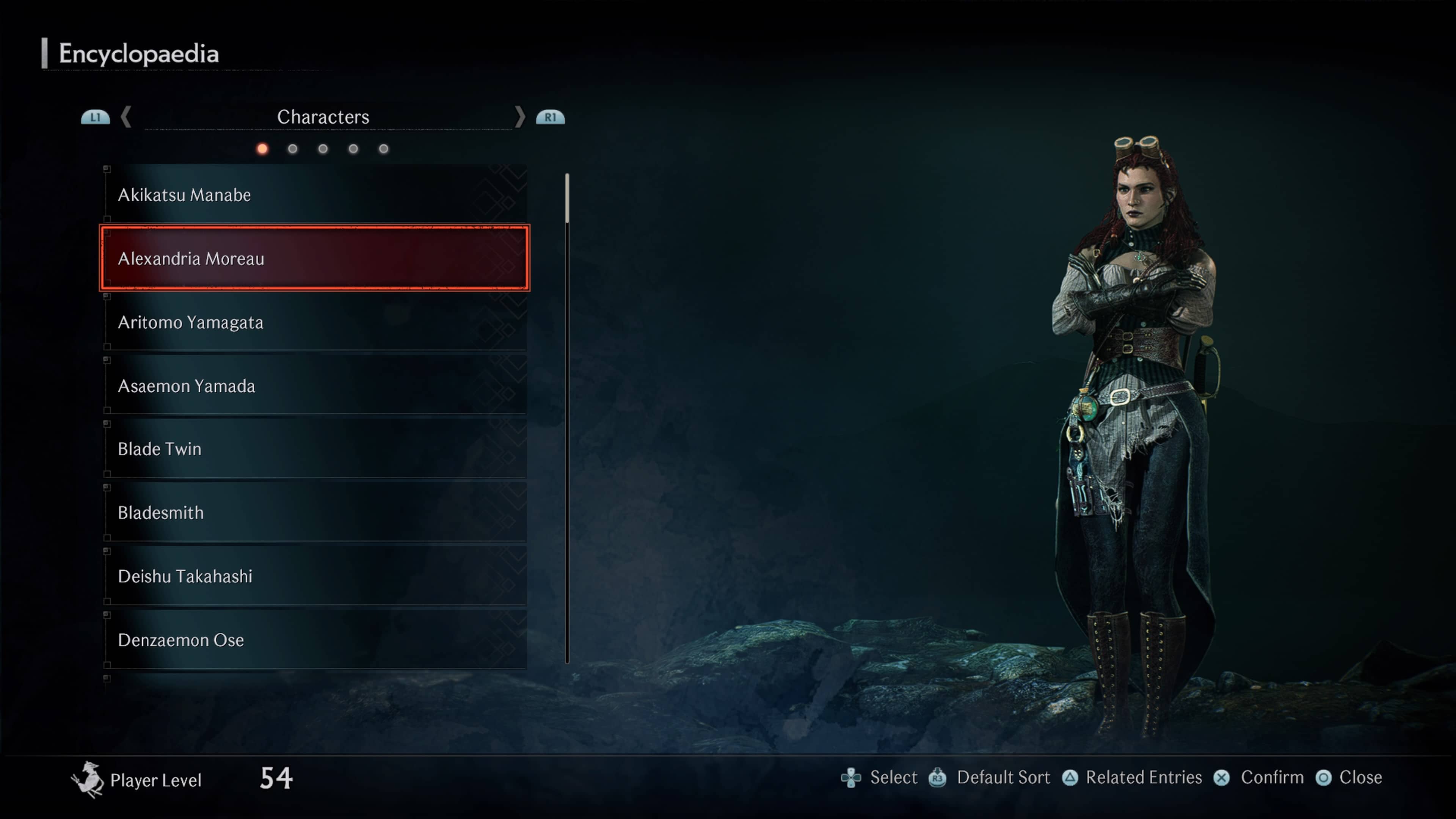This screenshot has width=1456, height=819.
Task: Switch to the last category page dot
Action: tap(384, 149)
